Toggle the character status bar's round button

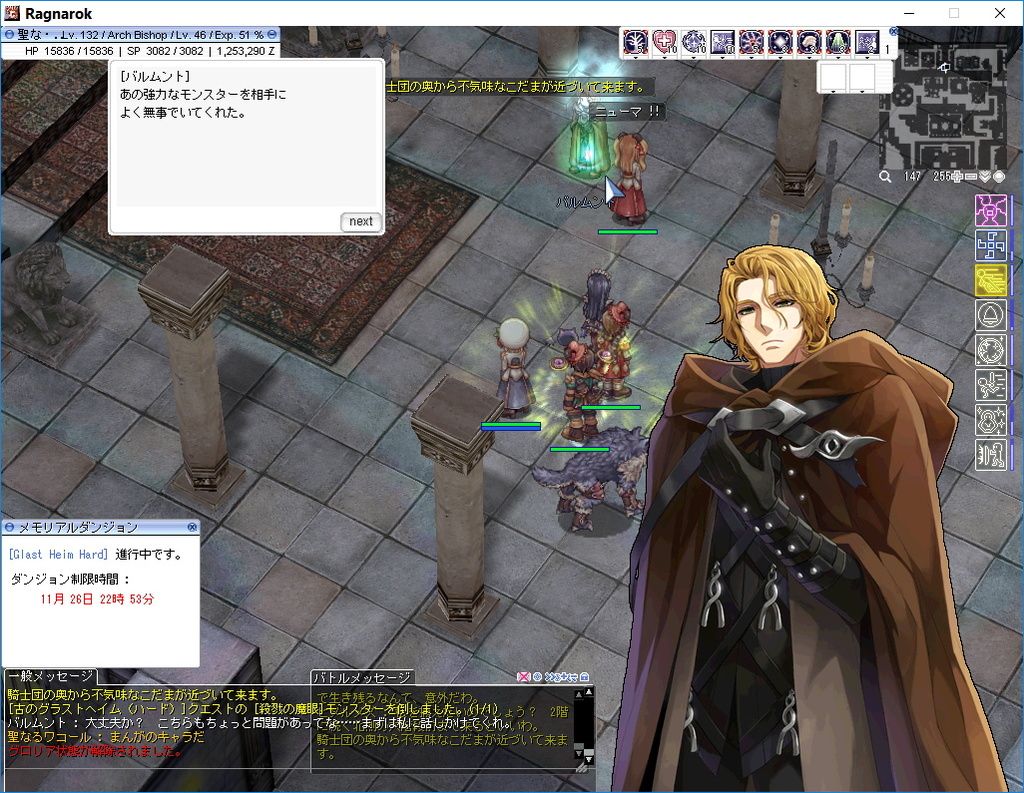point(8,34)
